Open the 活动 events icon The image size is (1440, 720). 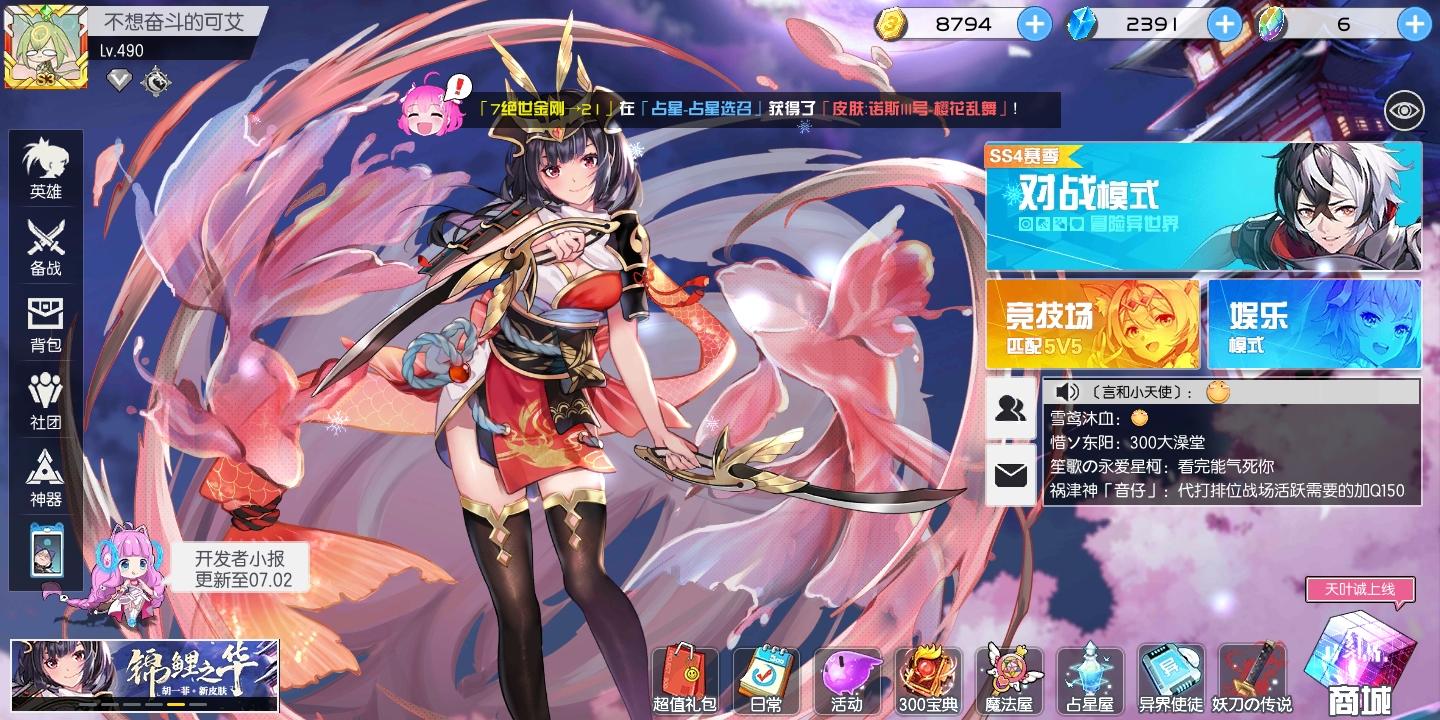pyautogui.click(x=848, y=680)
